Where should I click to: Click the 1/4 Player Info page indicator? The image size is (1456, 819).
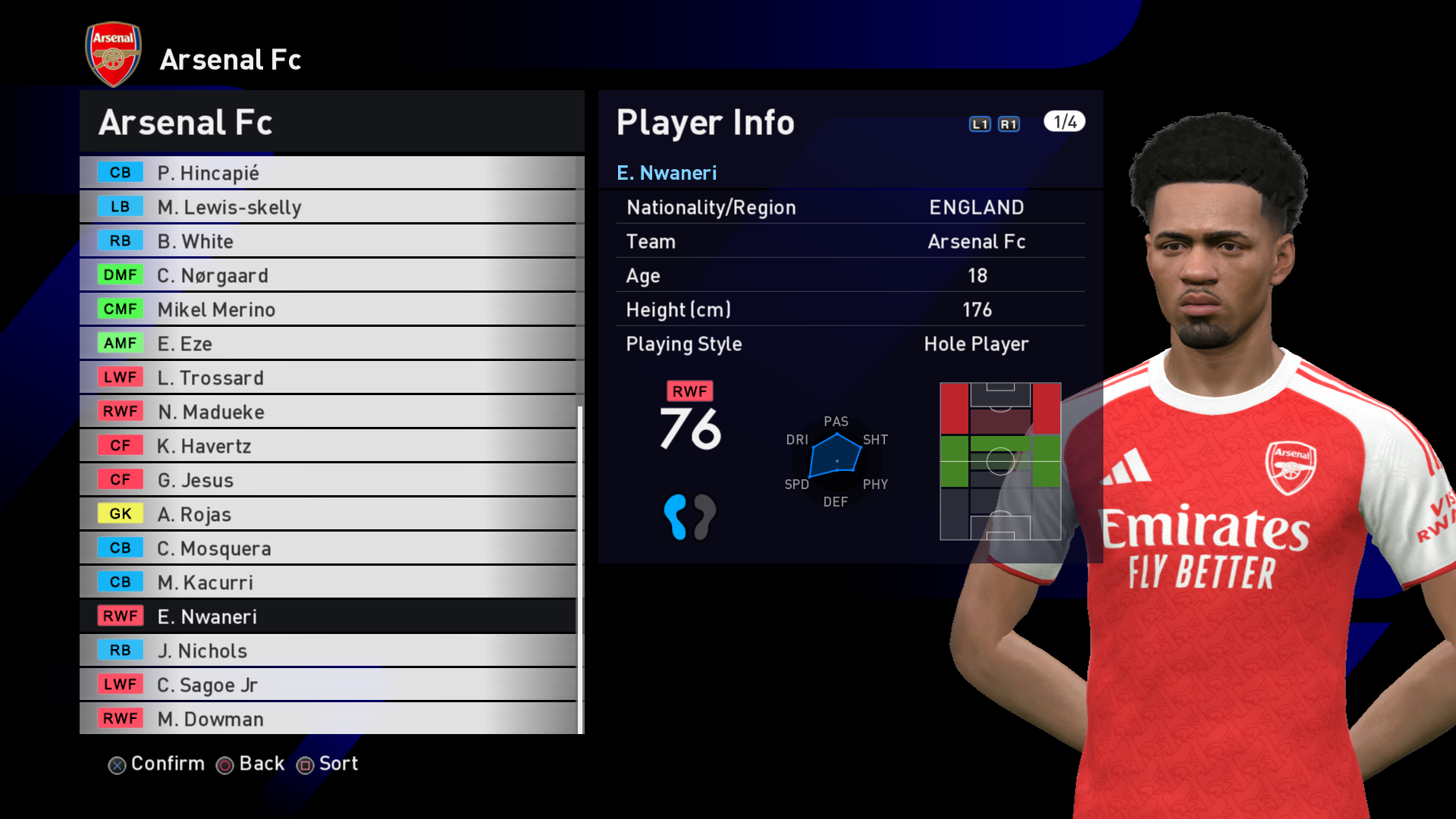point(1064,122)
